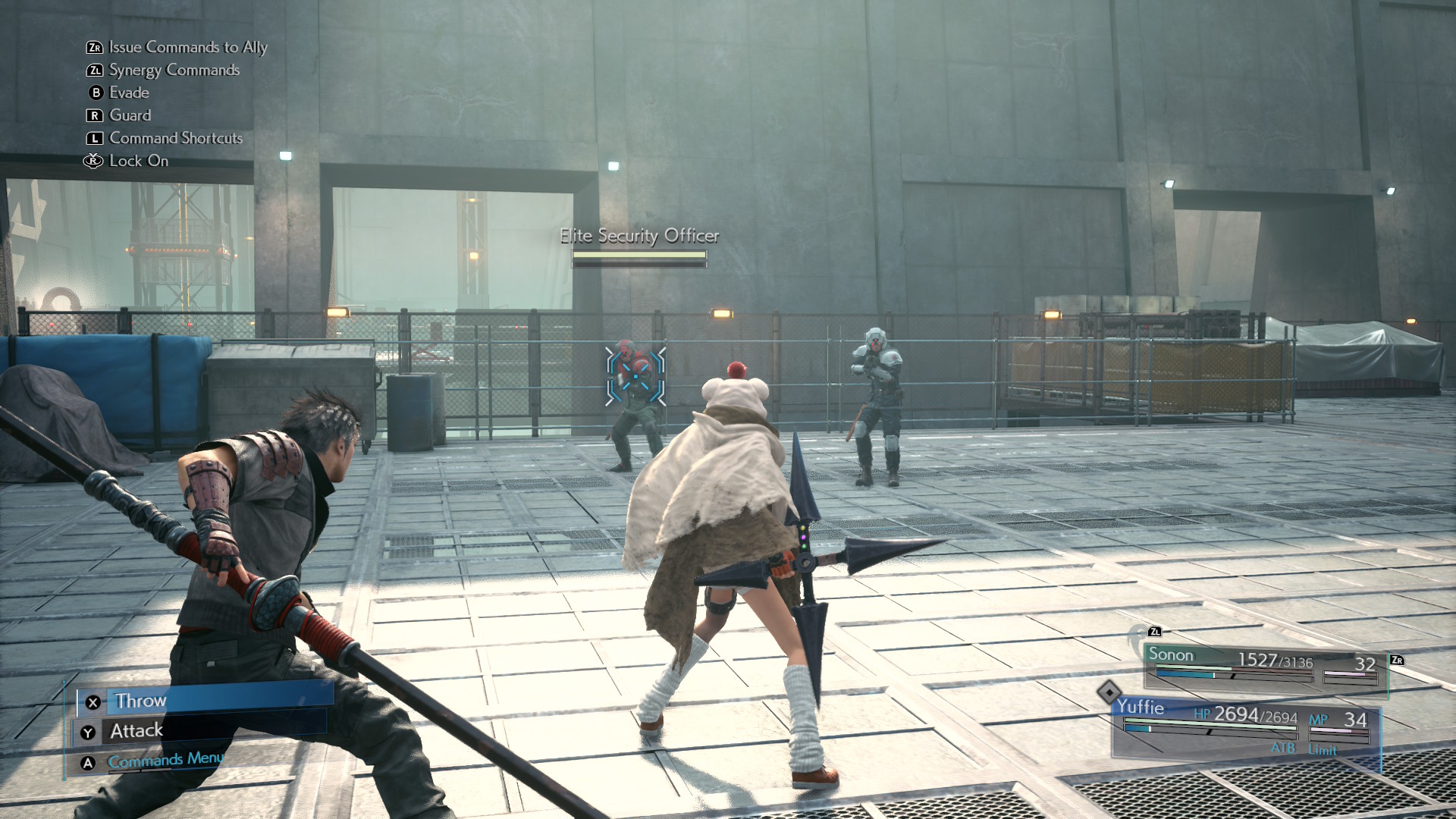
Task: Click the ZR icon on Sonon's status panel
Action: coord(1396,659)
